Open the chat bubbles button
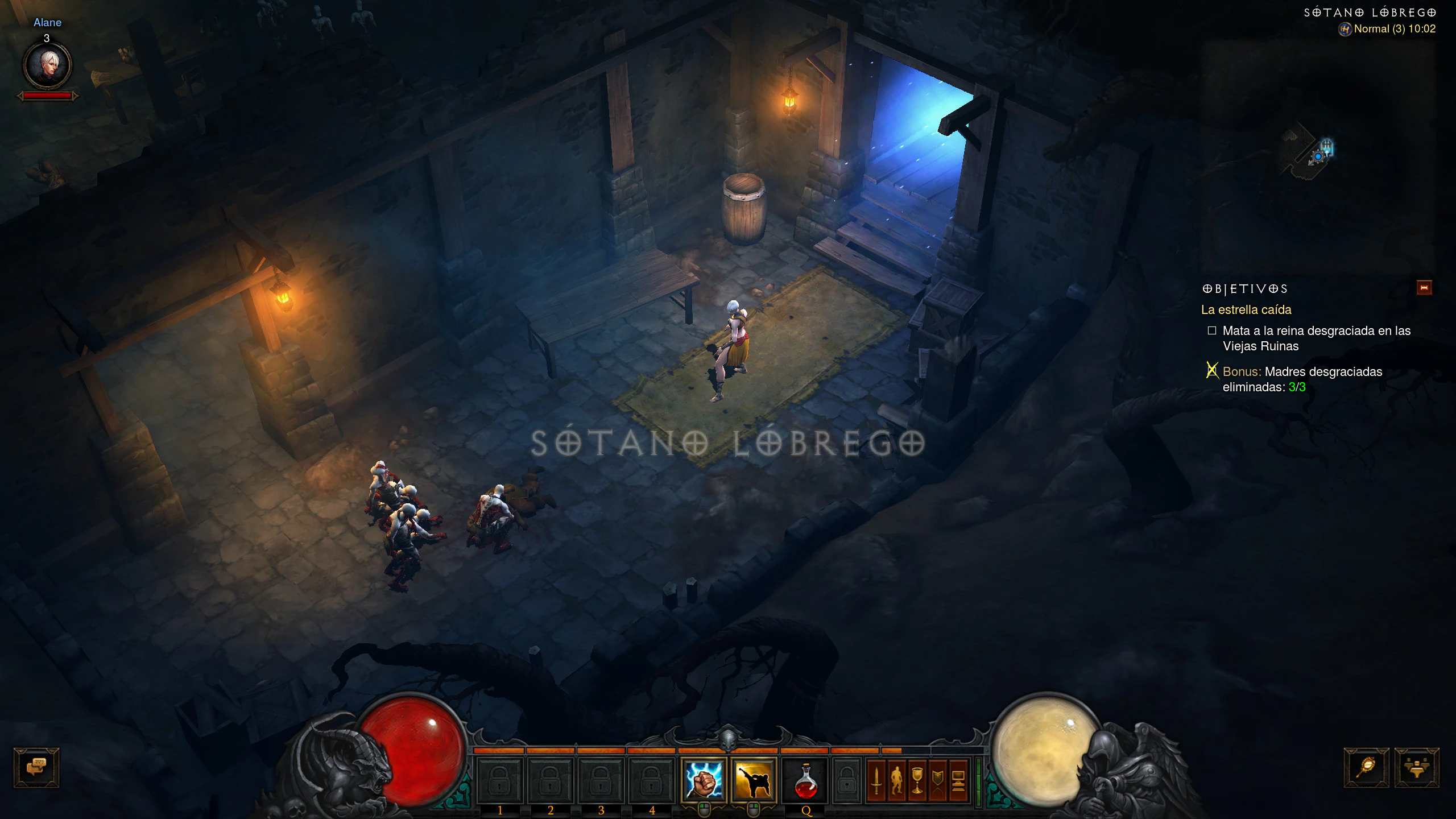1456x819 pixels. [x=36, y=767]
